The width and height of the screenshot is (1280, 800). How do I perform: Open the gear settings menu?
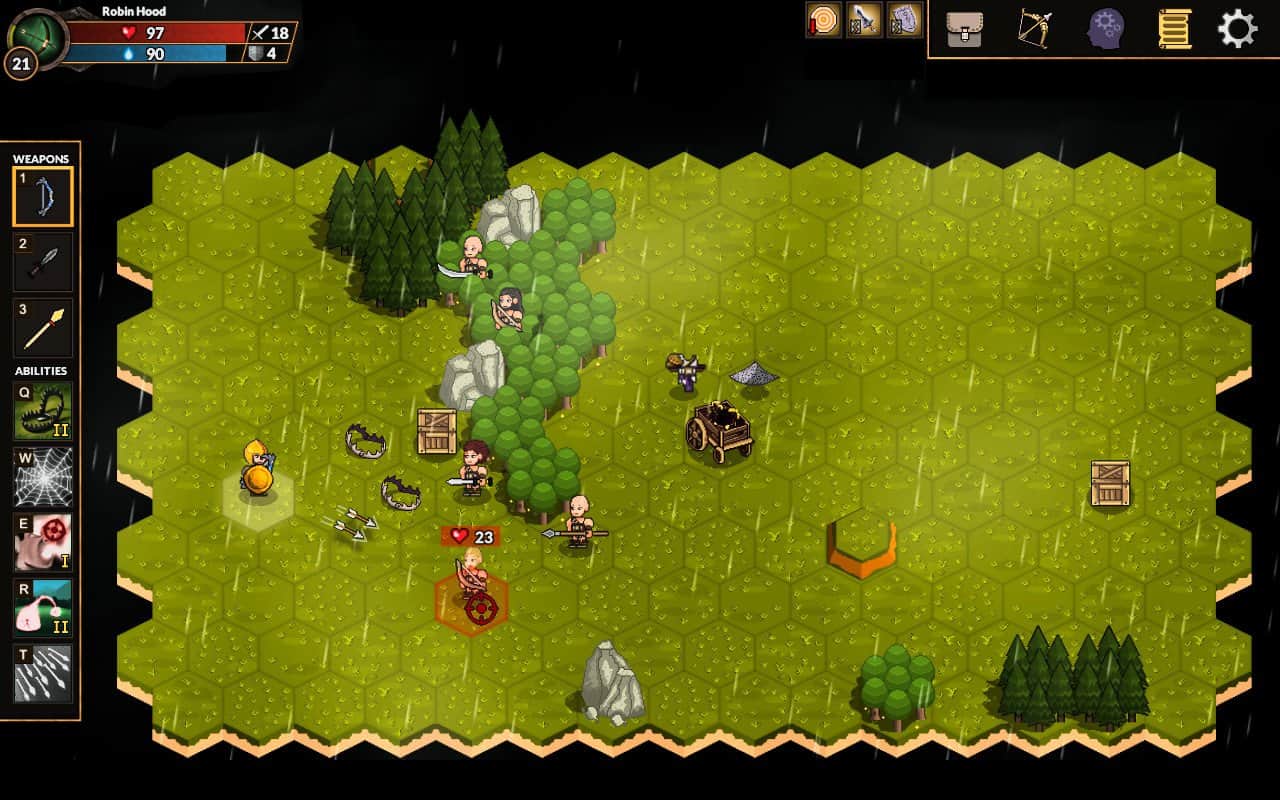(x=1237, y=29)
